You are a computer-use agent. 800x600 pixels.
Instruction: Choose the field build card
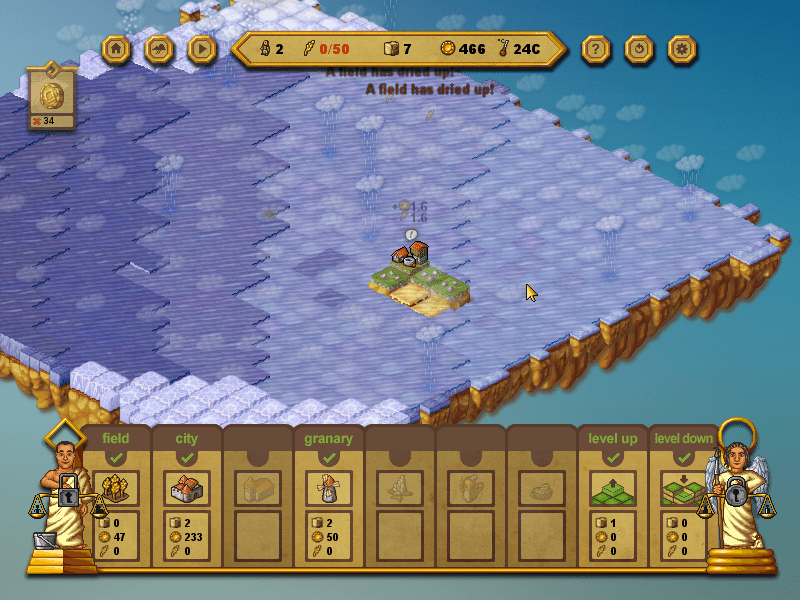(x=116, y=489)
